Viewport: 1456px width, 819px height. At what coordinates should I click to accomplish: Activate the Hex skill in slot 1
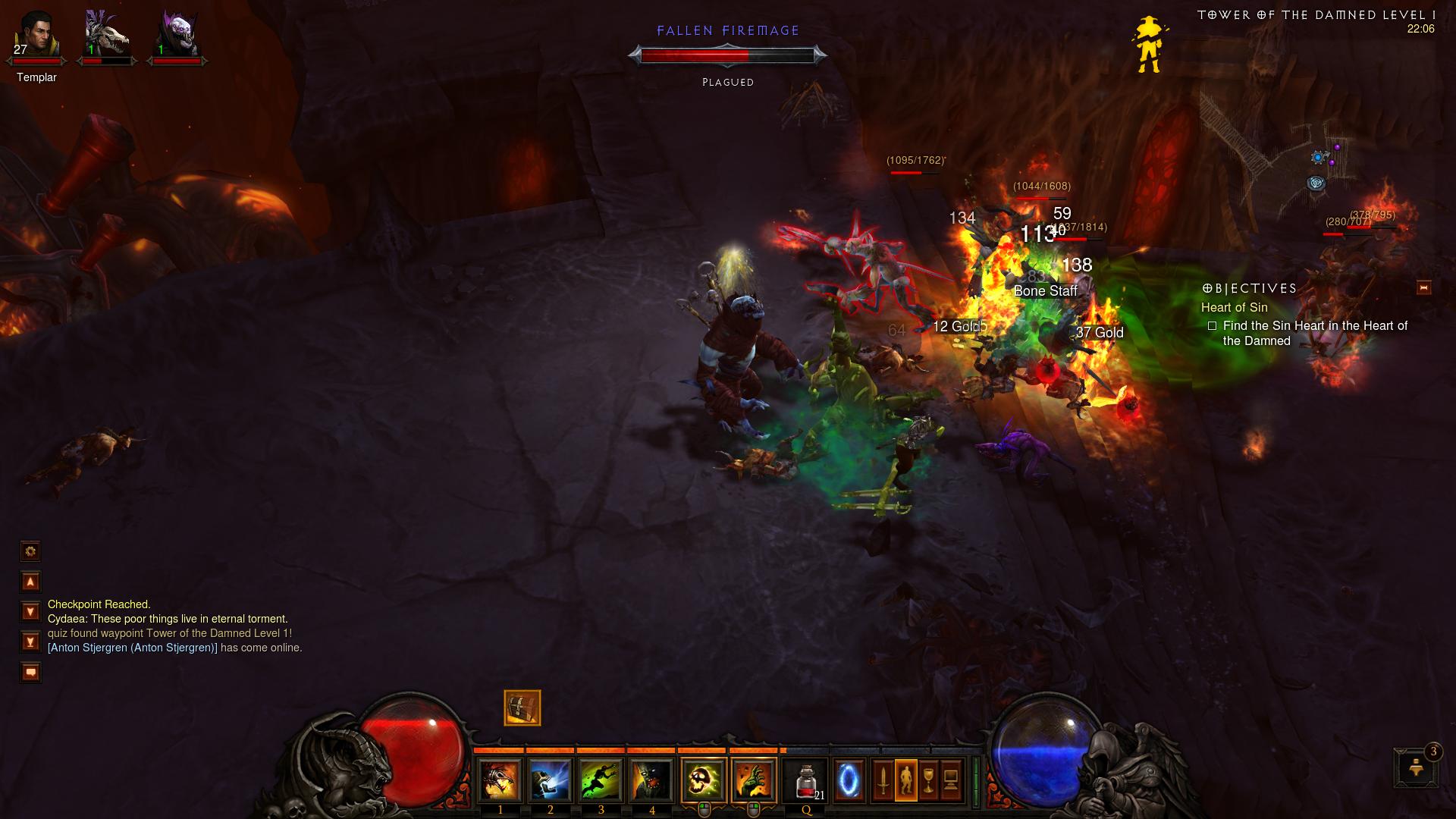tap(500, 780)
